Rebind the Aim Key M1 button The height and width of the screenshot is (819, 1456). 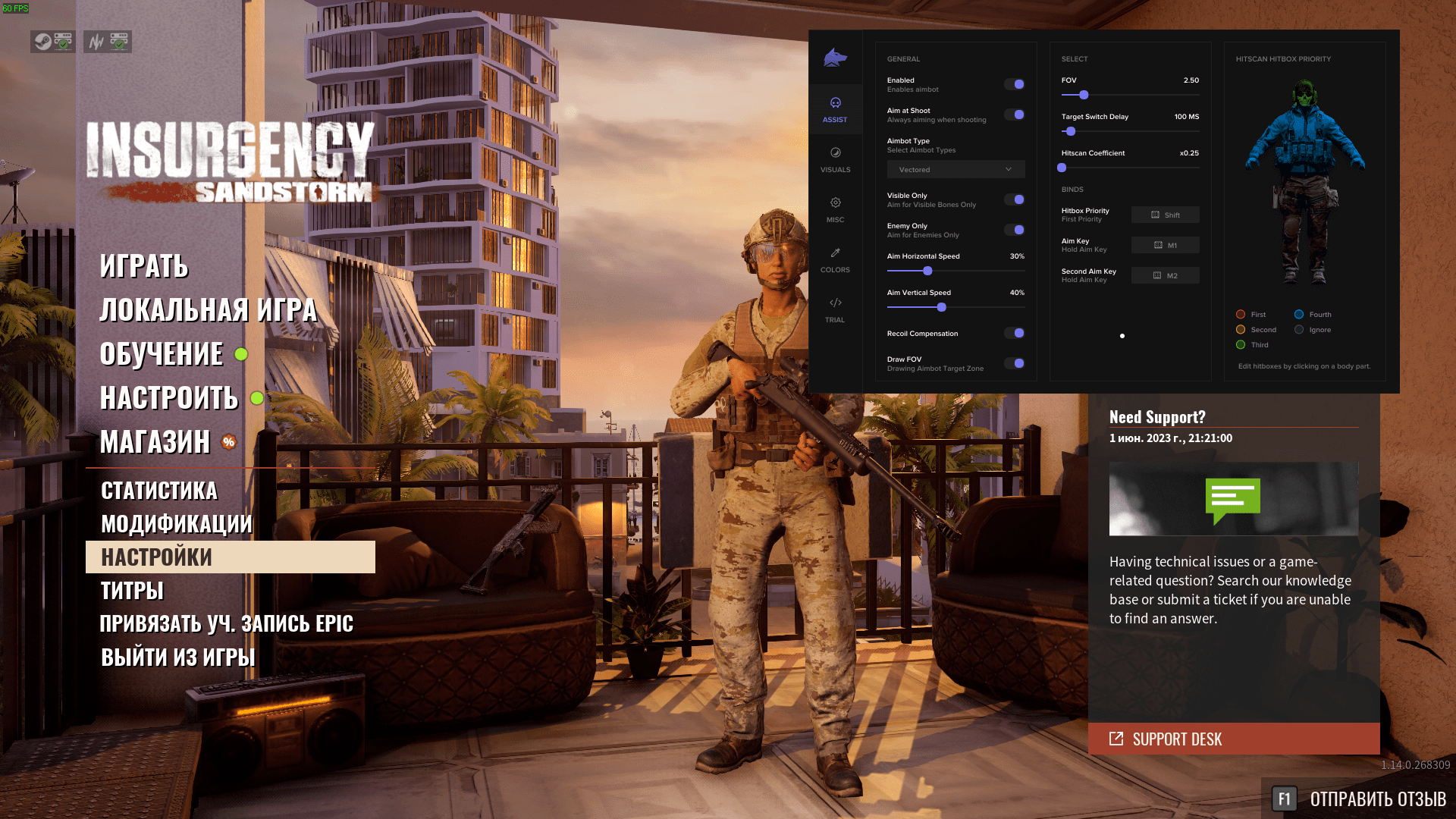point(1166,244)
